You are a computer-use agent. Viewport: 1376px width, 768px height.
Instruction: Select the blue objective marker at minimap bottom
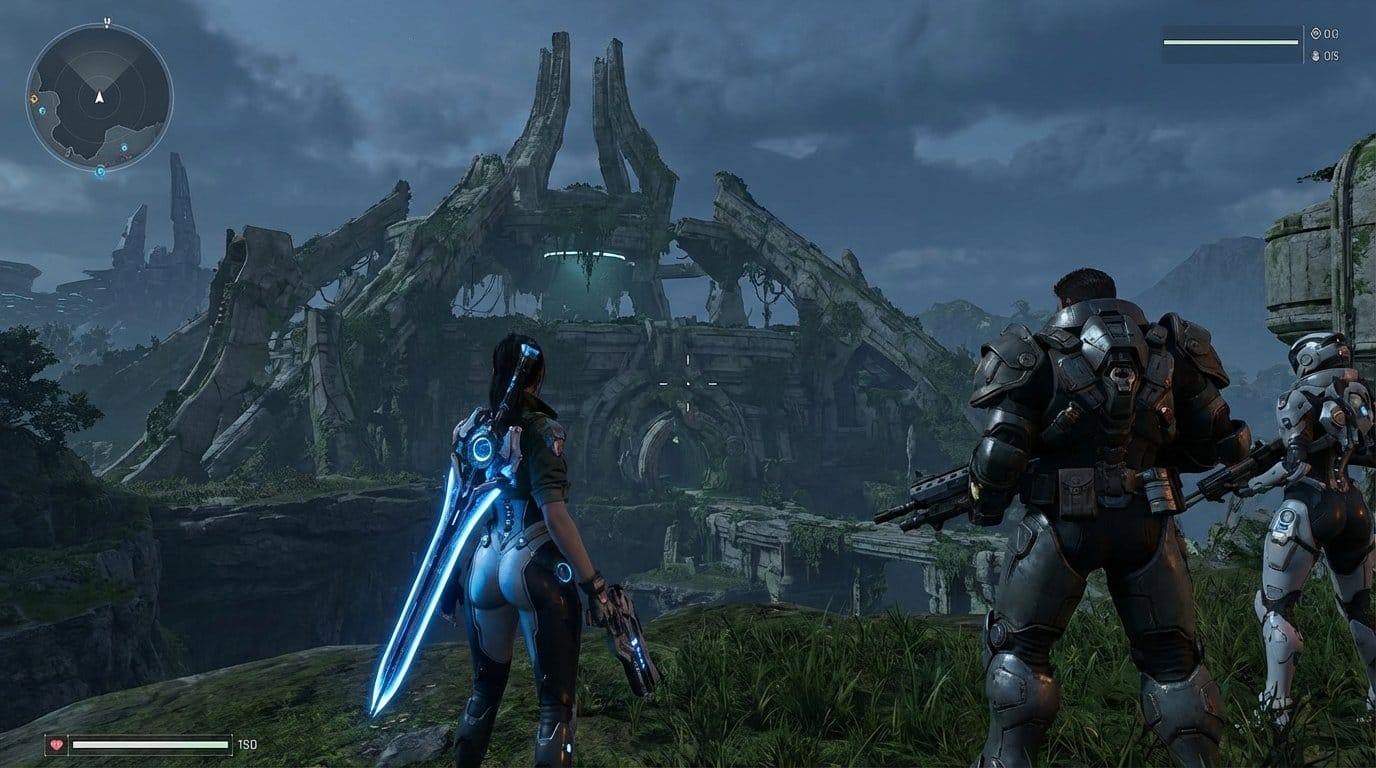[100, 171]
